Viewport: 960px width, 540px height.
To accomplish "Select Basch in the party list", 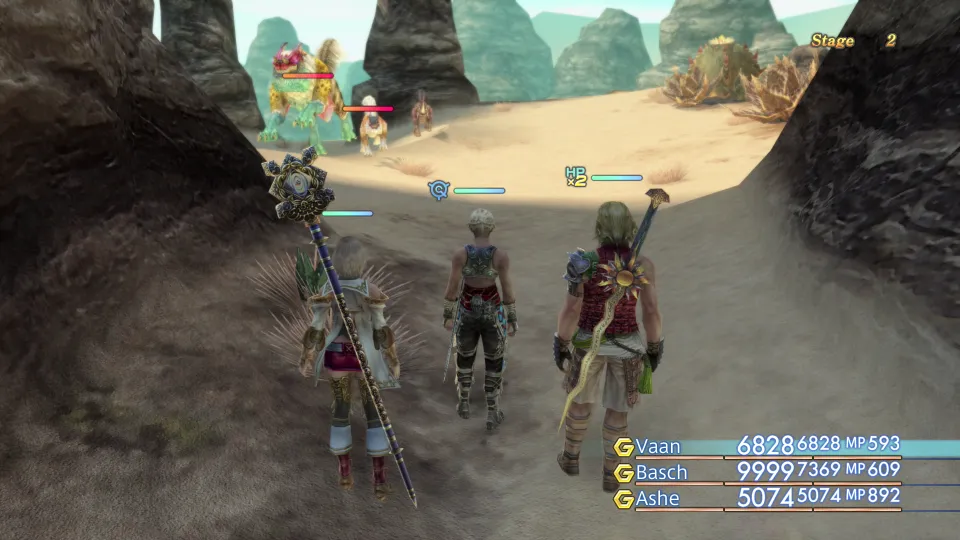I will [663, 471].
